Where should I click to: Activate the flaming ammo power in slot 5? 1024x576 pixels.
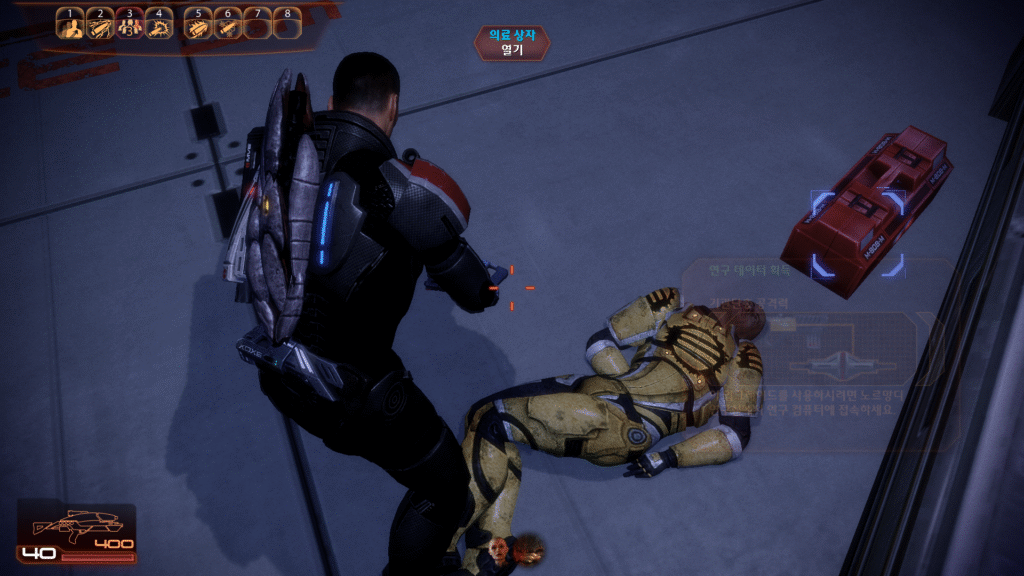point(198,26)
